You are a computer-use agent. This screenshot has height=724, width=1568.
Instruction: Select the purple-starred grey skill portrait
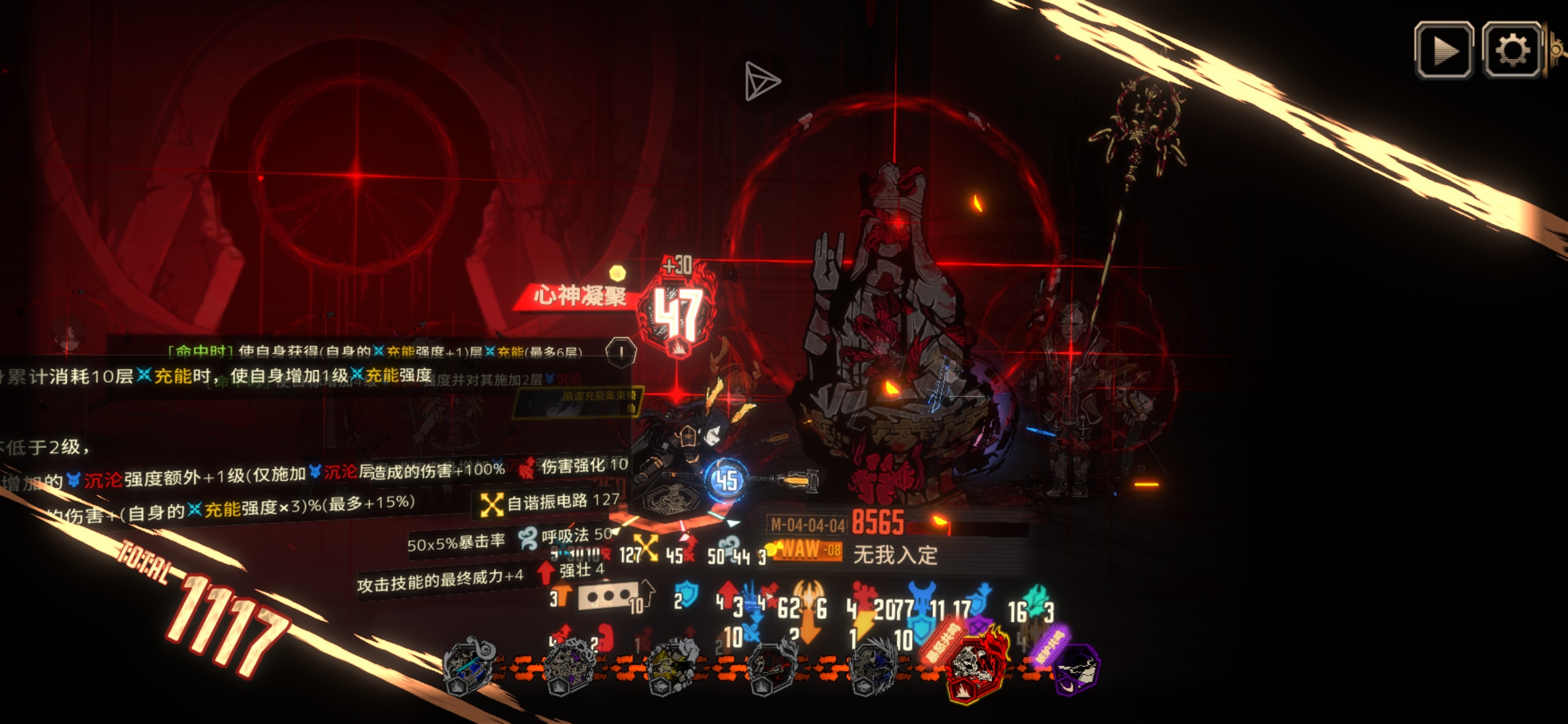569,666
